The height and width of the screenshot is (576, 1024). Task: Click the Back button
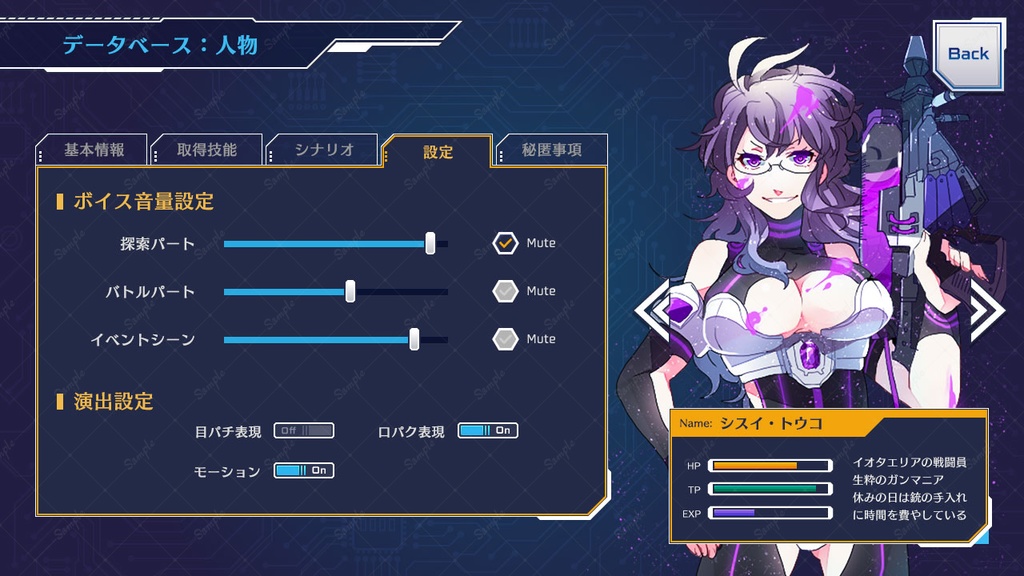click(967, 54)
